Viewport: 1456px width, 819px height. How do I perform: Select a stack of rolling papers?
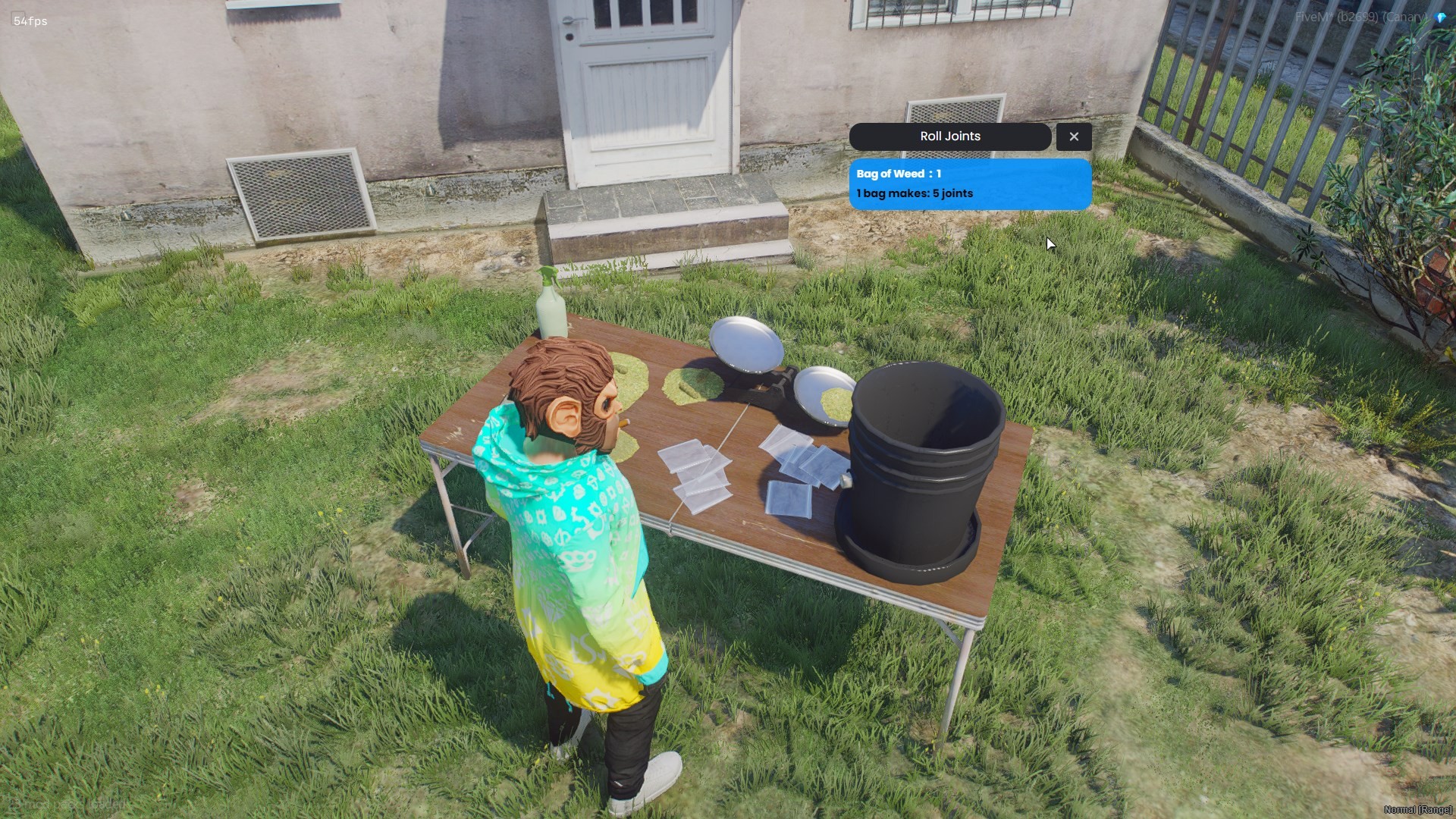click(694, 470)
